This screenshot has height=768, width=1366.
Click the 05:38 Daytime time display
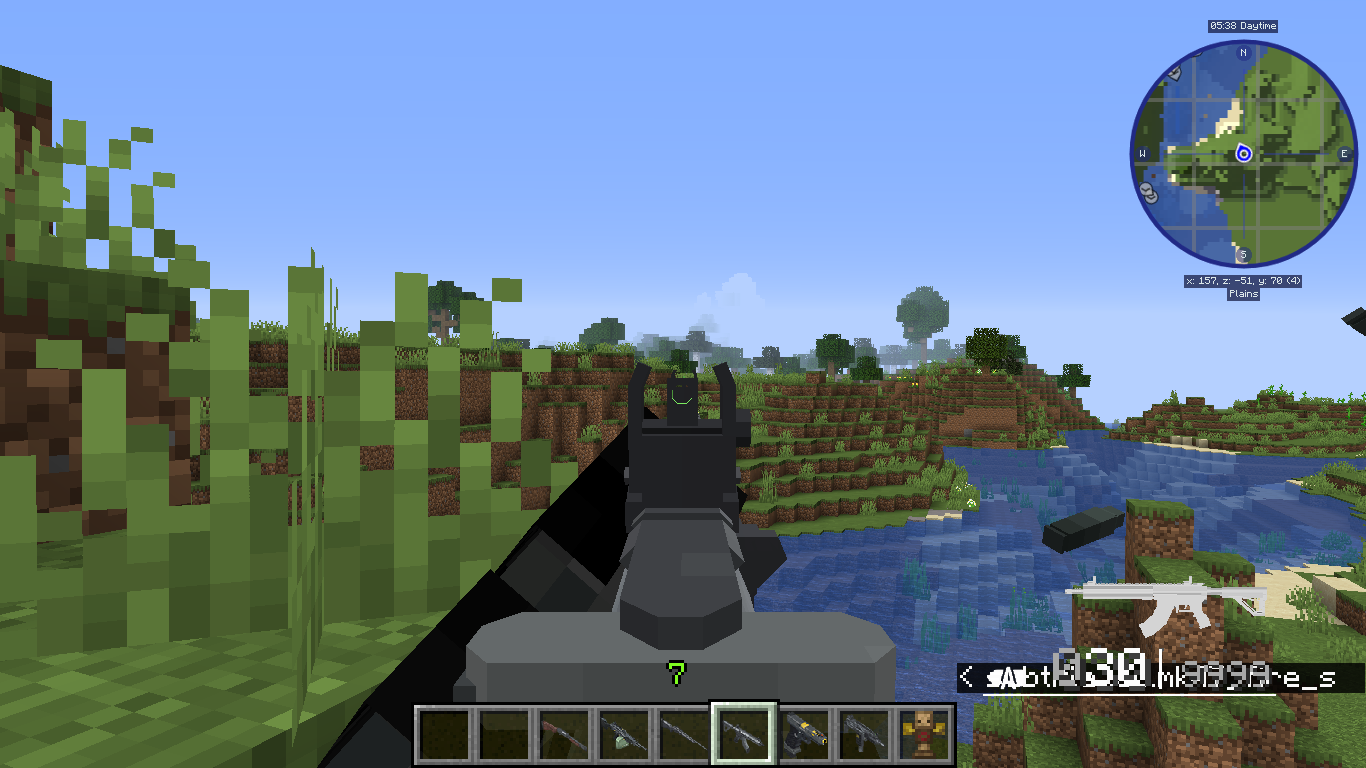[x=1242, y=26]
